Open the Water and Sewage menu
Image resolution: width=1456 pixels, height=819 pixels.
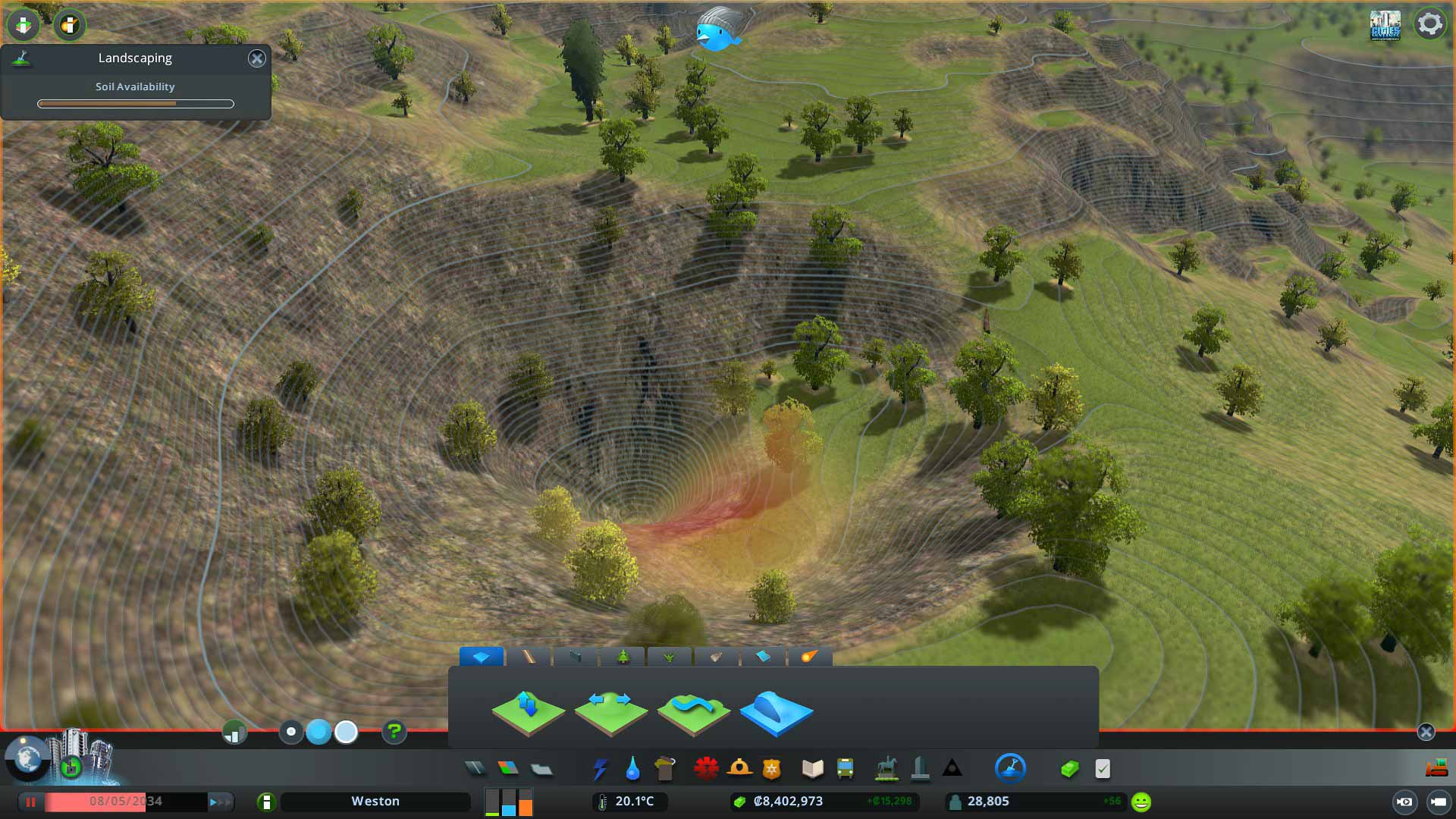[x=632, y=768]
